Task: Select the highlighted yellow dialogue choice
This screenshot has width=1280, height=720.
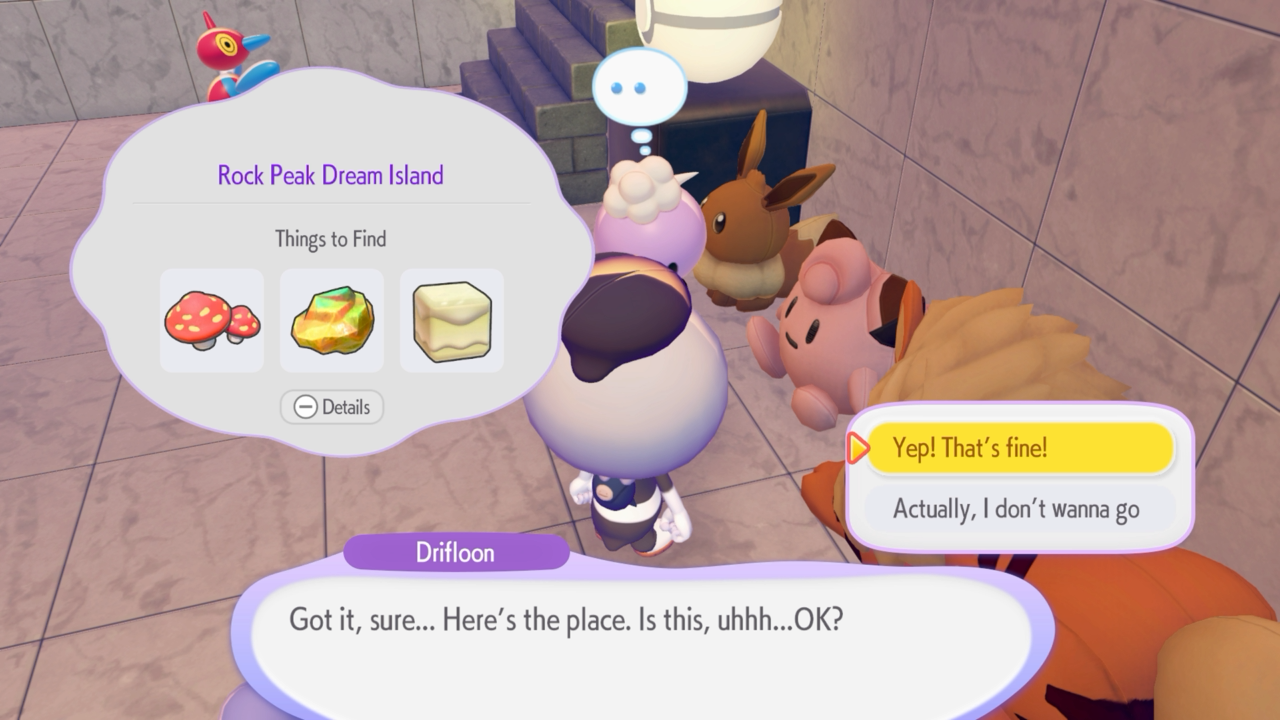Action: pyautogui.click(x=1021, y=448)
